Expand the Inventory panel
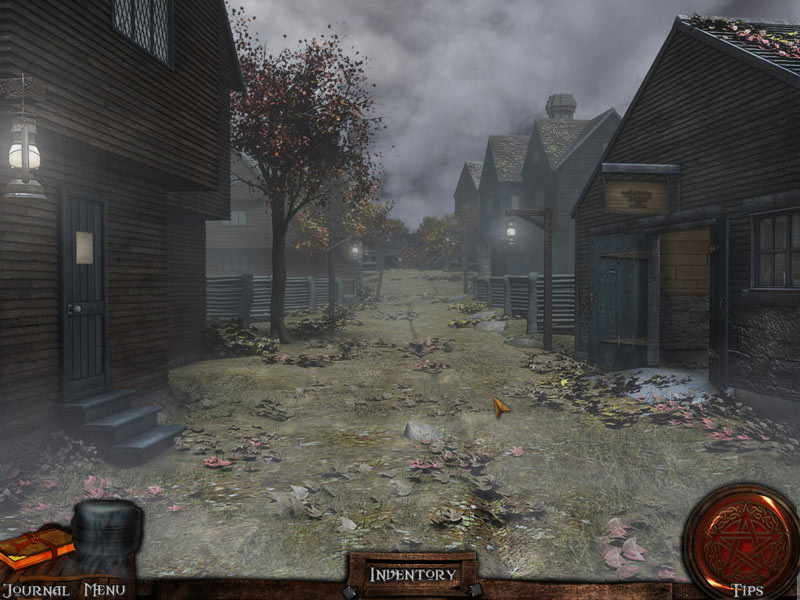Image resolution: width=800 pixels, height=600 pixels. tap(413, 574)
